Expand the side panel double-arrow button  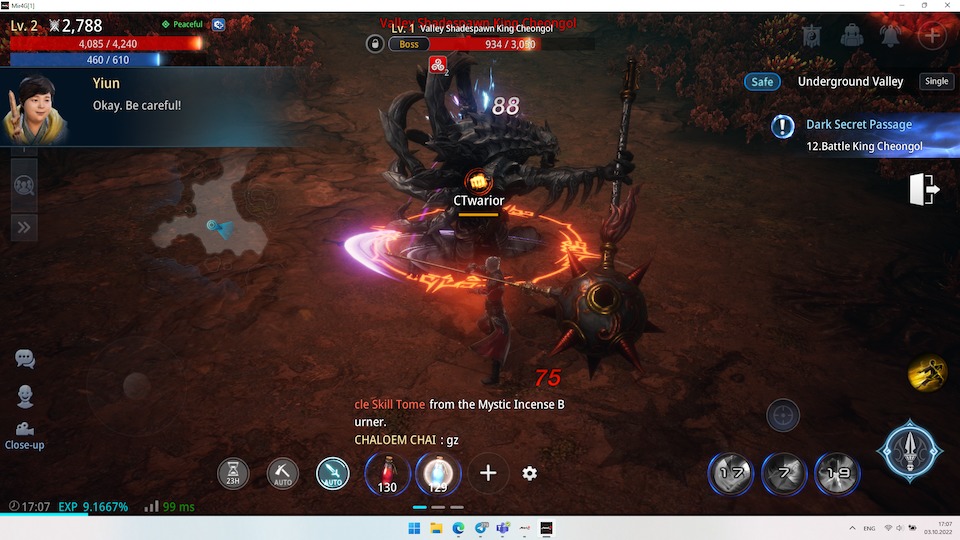coord(23,227)
